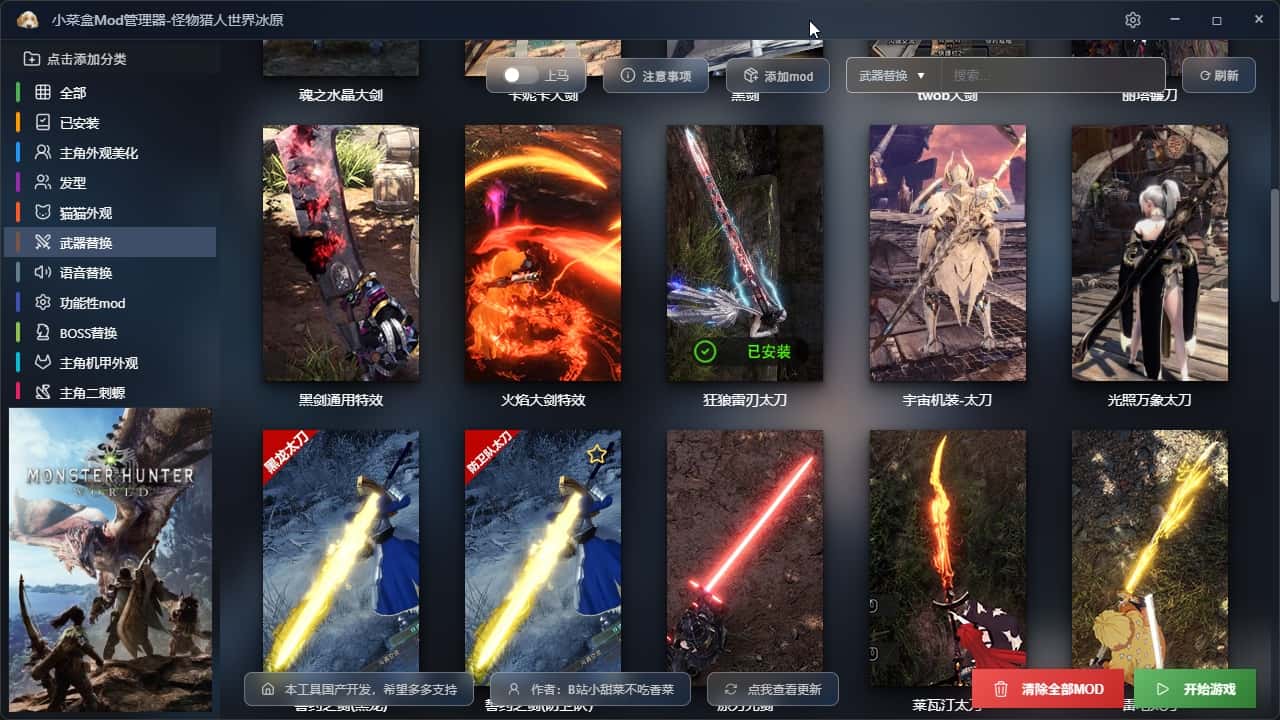Open the 注意事项 notice button

click(x=656, y=76)
